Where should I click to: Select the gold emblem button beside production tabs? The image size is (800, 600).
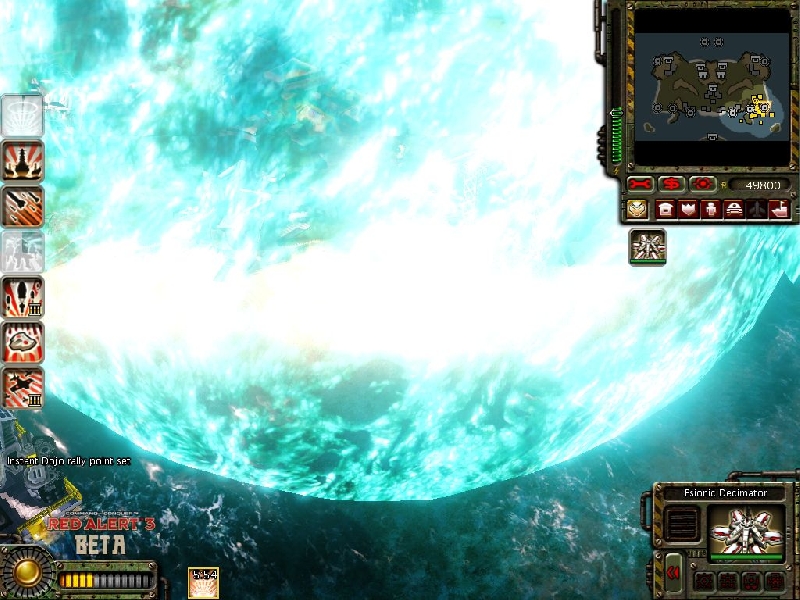click(x=637, y=209)
